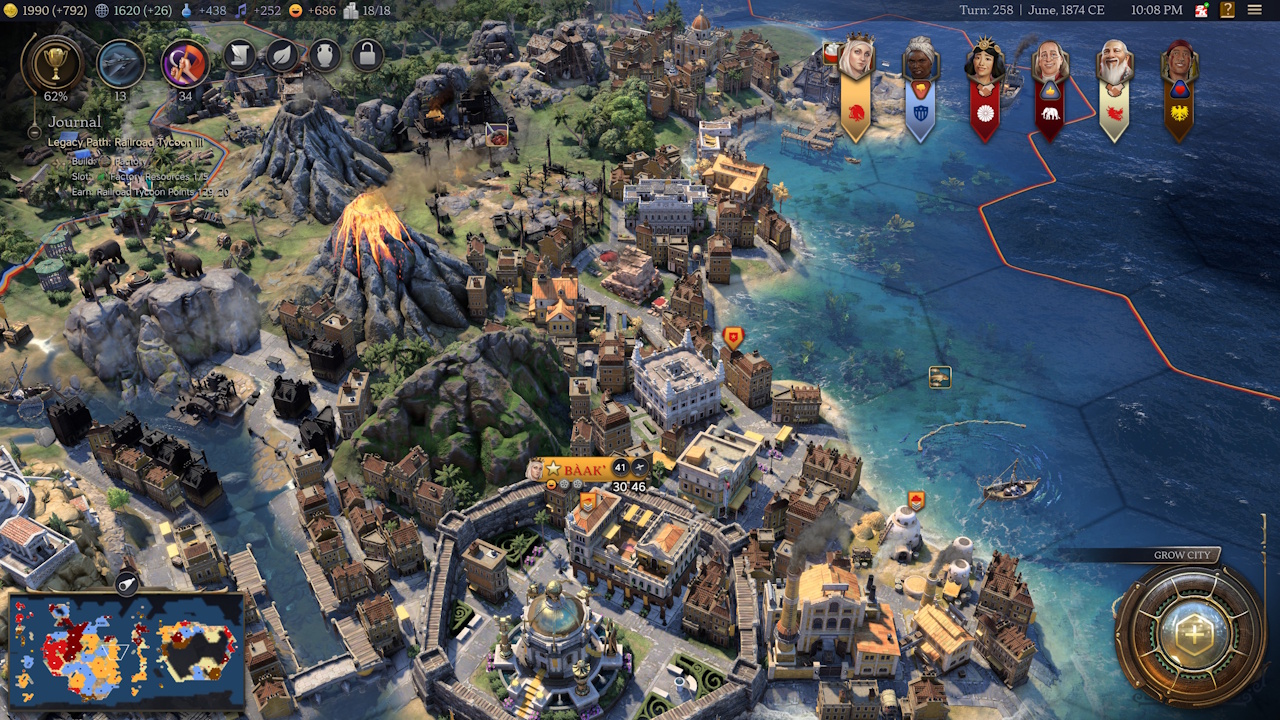Click the 2K account icon in the top bar
Viewport: 1280px width, 720px height.
click(1199, 11)
